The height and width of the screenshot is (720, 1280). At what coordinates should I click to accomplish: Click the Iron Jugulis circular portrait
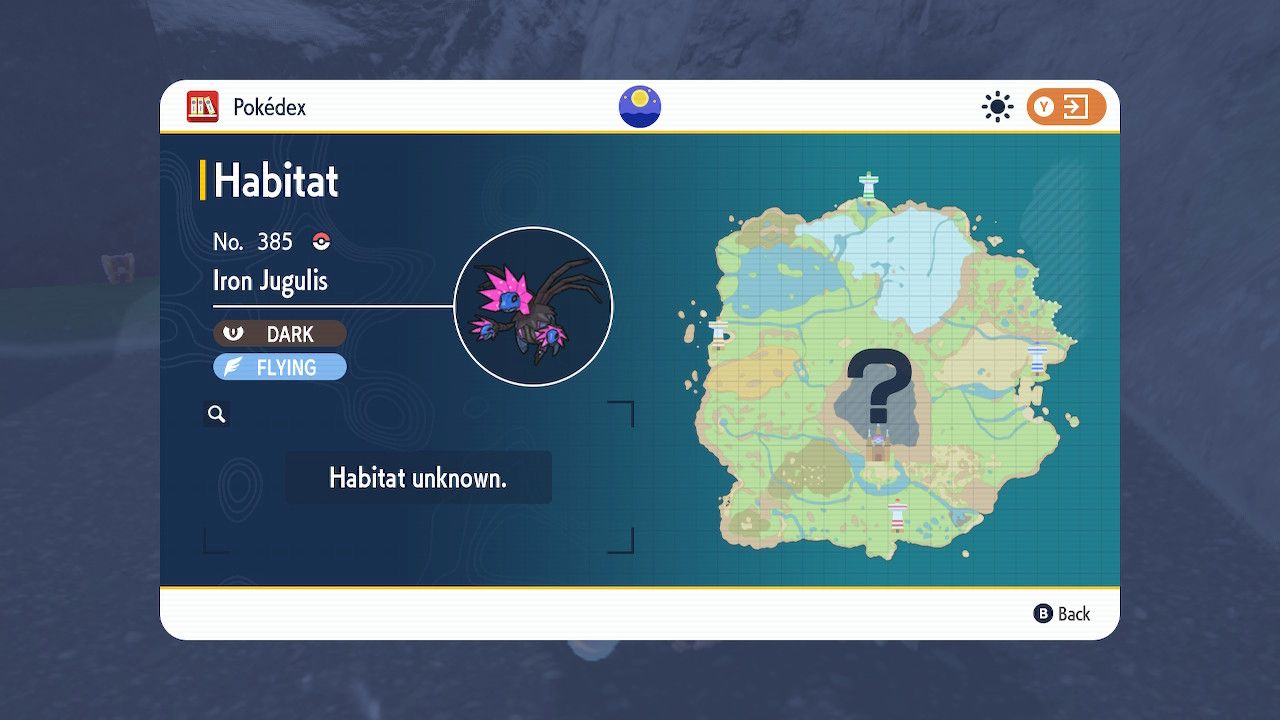pos(535,303)
